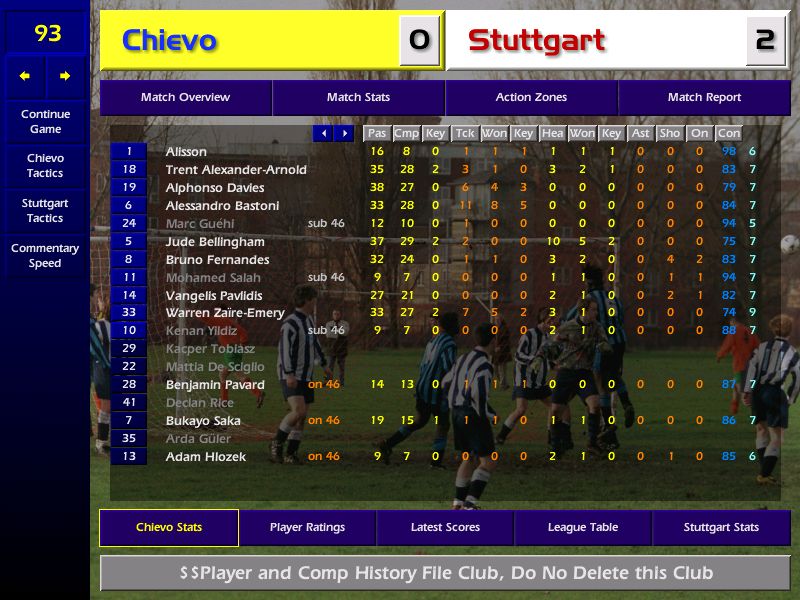Show Player Ratings
Viewport: 800px width, 600px height.
(x=307, y=528)
